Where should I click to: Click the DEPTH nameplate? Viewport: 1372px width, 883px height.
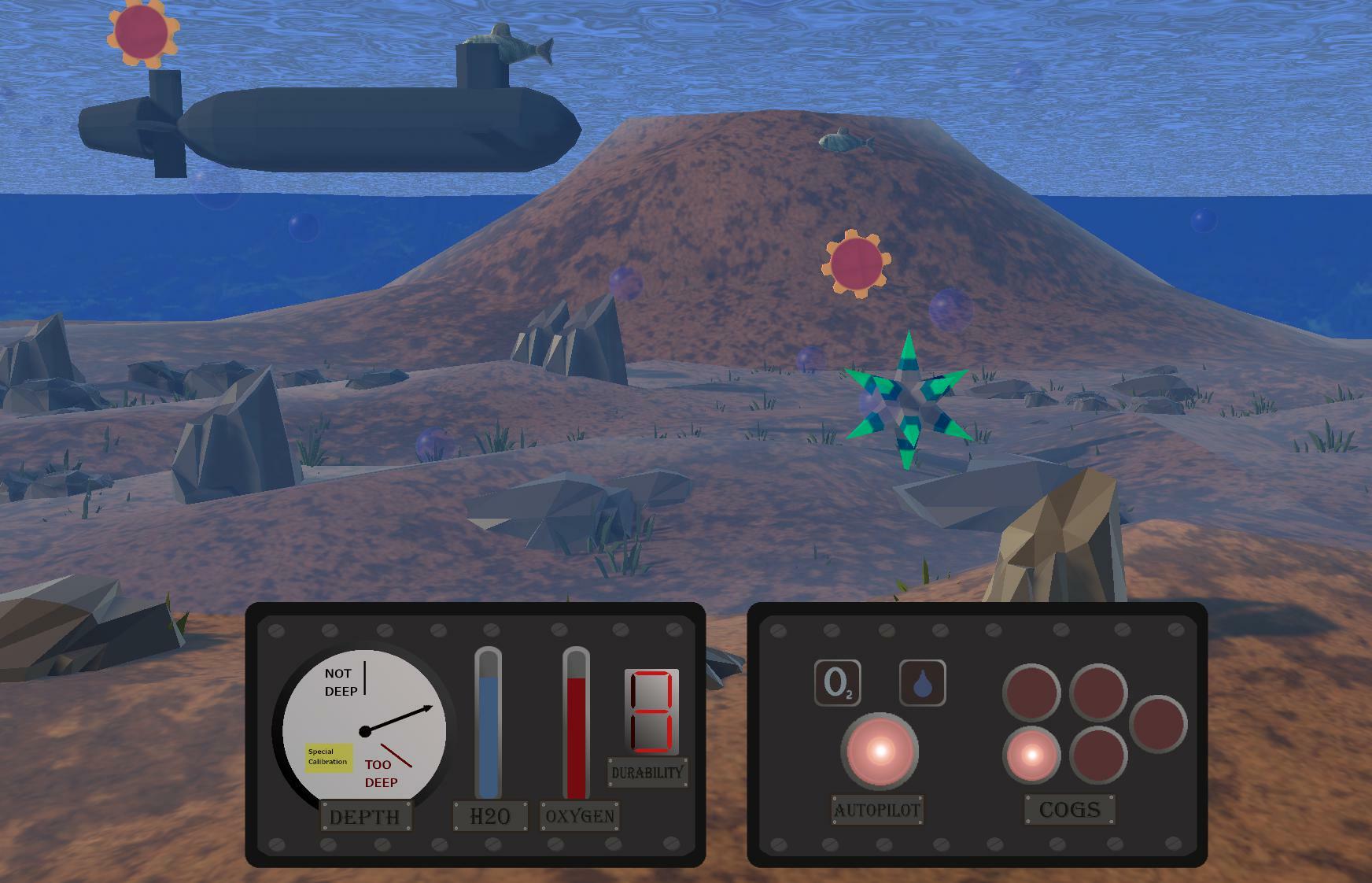tap(366, 816)
